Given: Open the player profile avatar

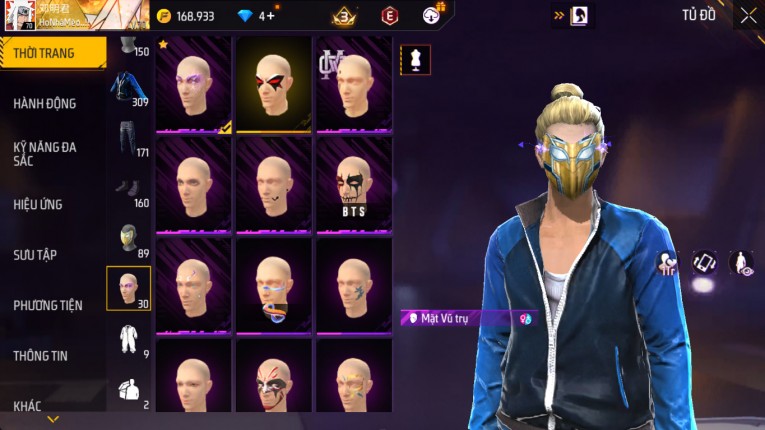Looking at the screenshot, I should coord(19,15).
